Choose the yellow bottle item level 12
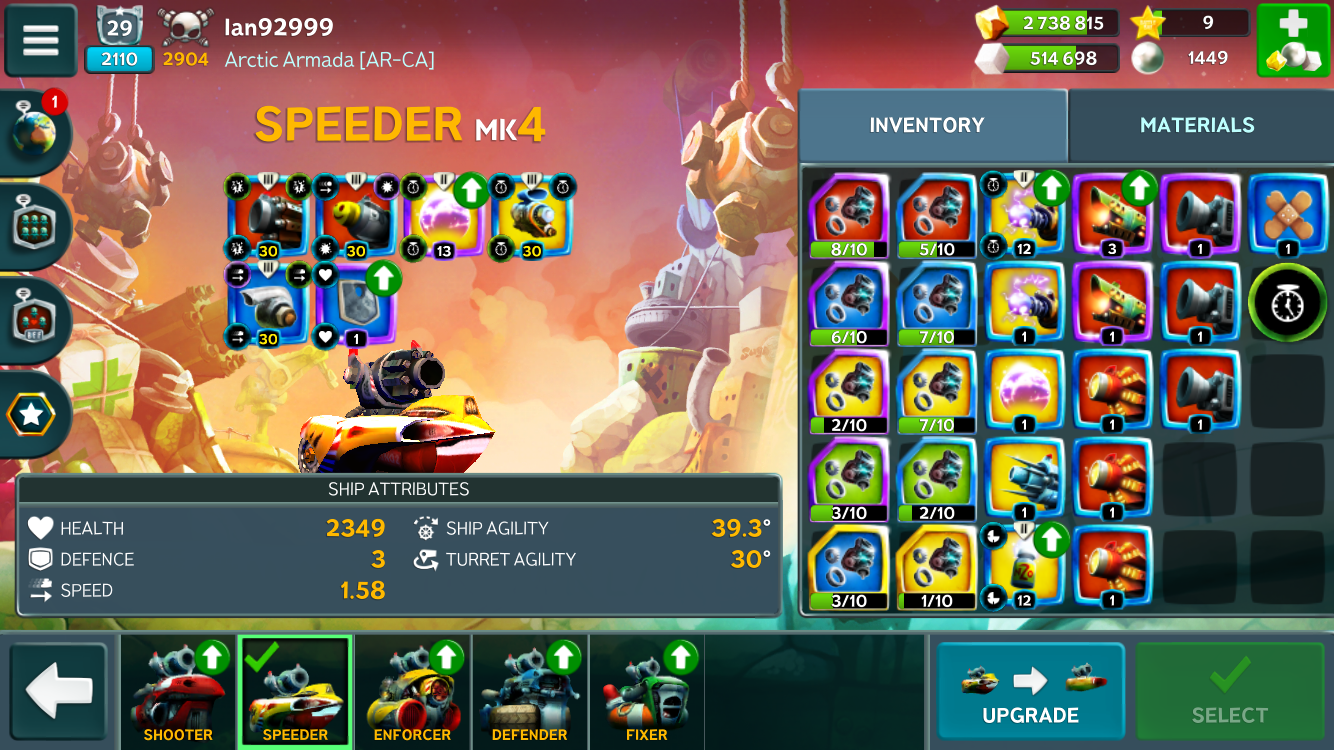 1023,566
